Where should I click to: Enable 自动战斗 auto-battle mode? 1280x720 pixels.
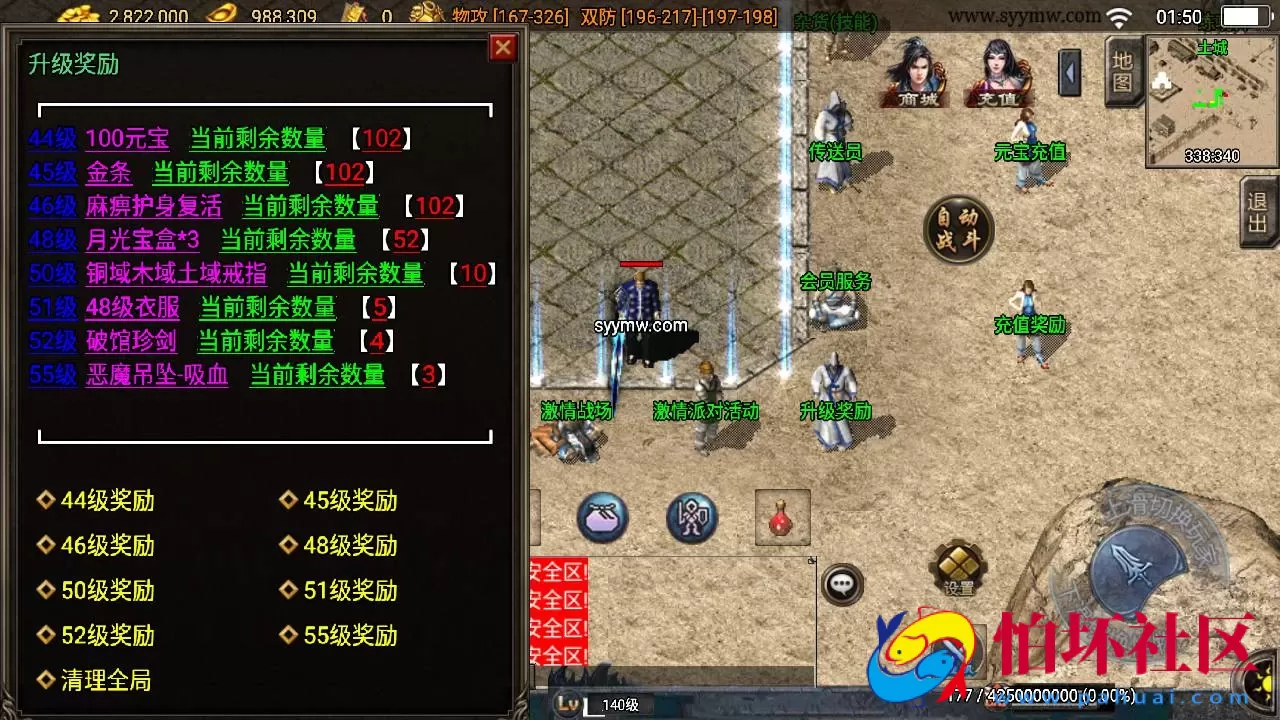point(957,228)
